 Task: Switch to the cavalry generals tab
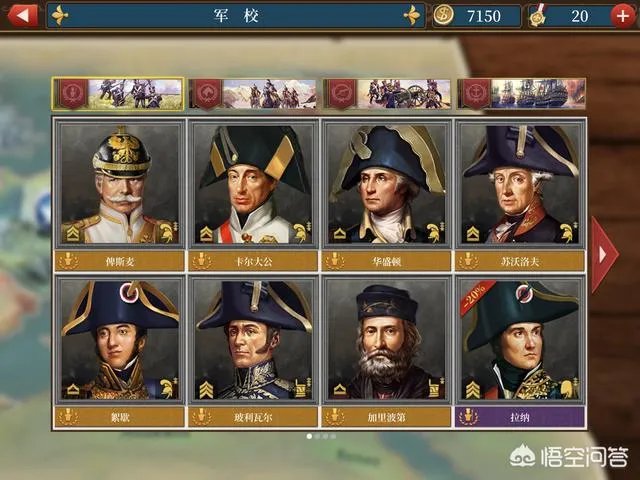click(x=253, y=94)
